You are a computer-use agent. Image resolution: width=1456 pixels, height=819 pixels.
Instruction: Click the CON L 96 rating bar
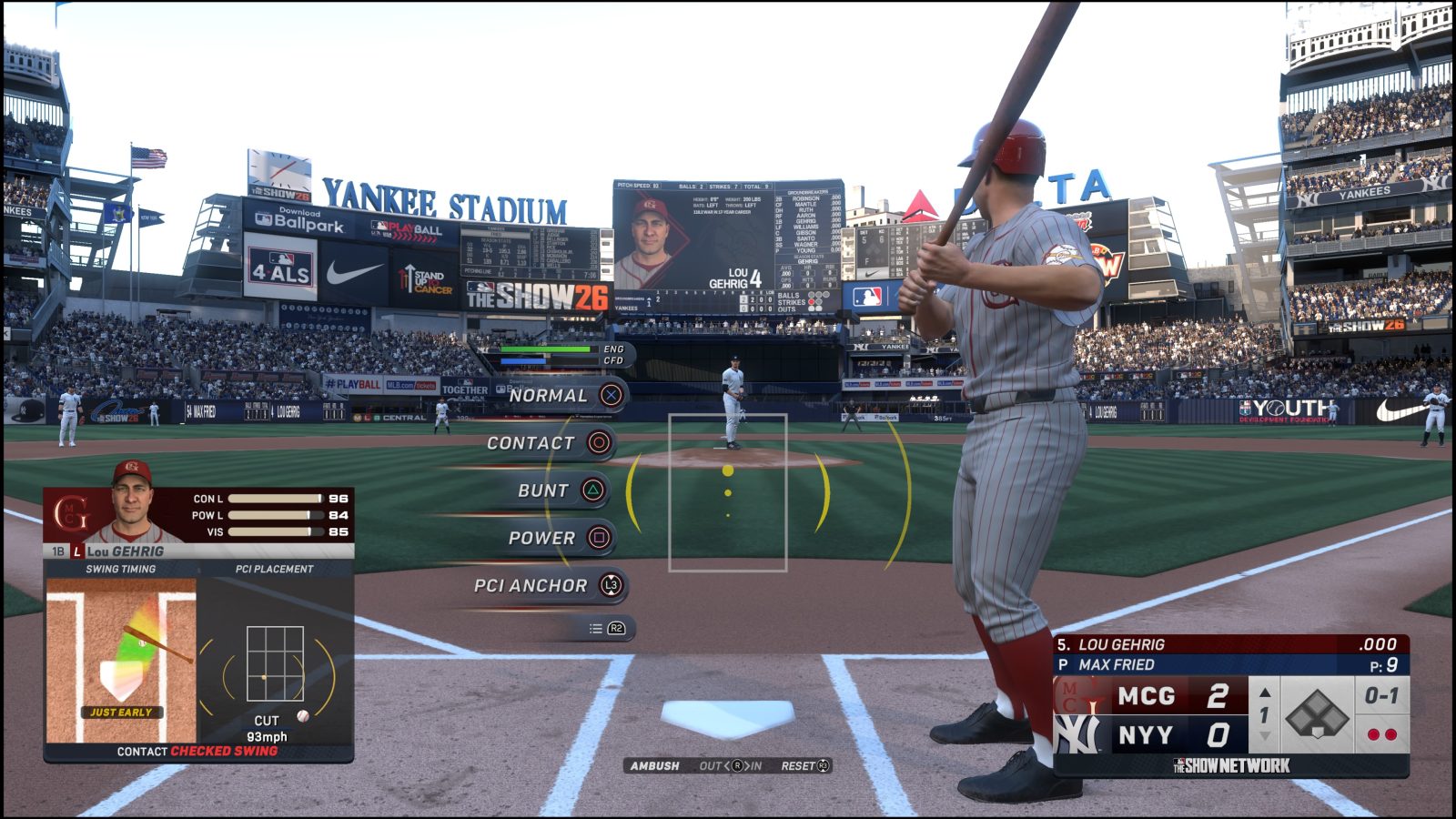pyautogui.click(x=278, y=499)
